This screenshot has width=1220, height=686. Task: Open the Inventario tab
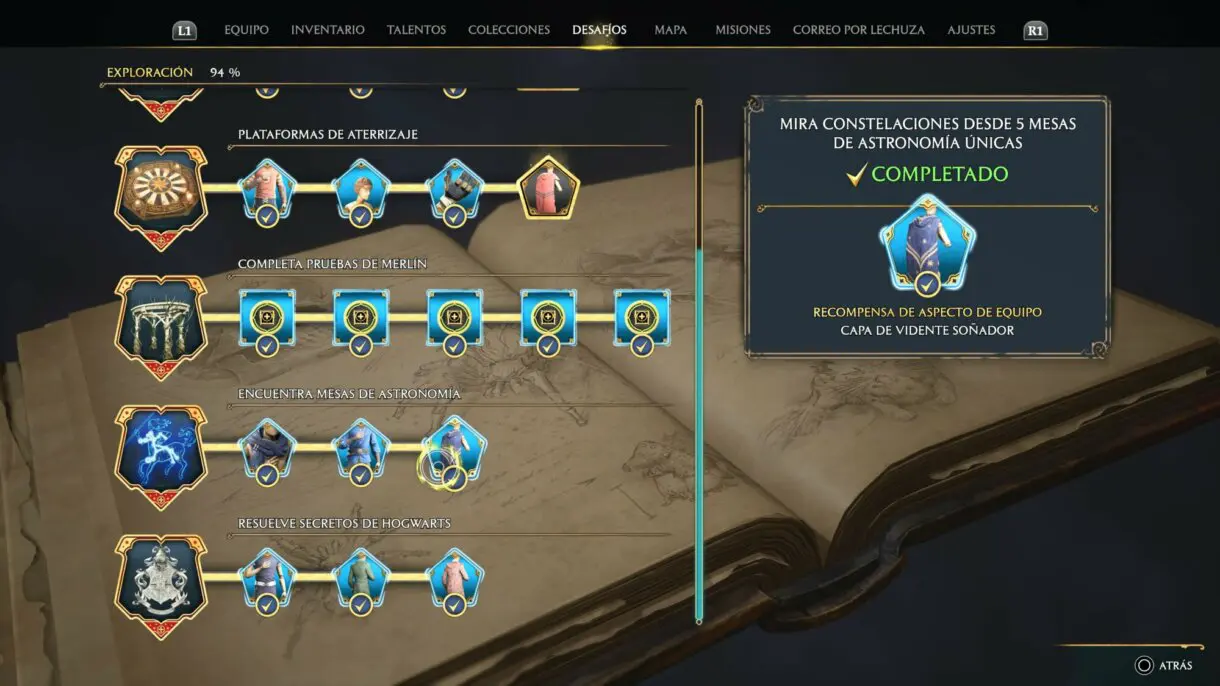pyautogui.click(x=328, y=30)
